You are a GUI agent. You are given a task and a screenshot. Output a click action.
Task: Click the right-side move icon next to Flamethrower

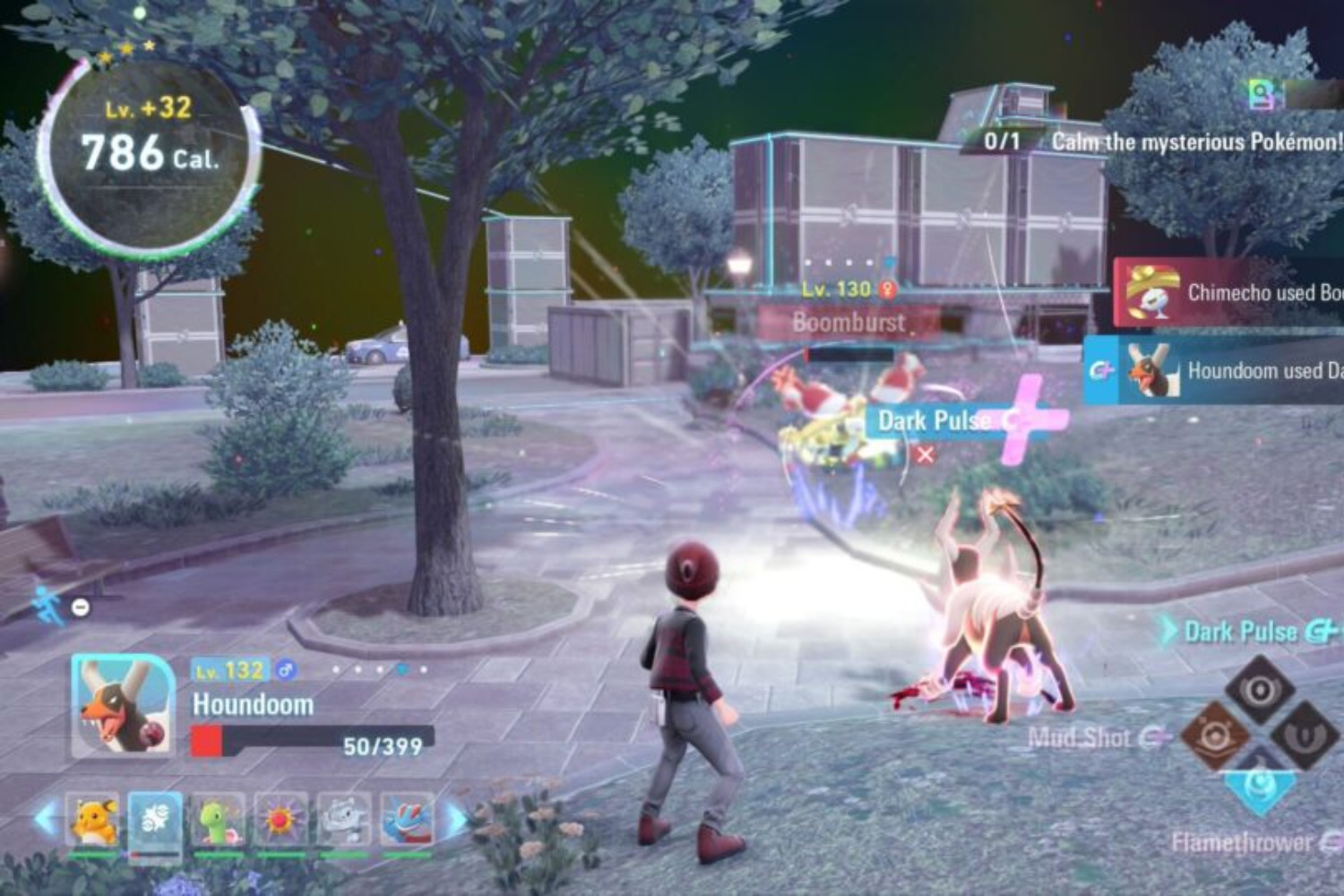point(1305,735)
